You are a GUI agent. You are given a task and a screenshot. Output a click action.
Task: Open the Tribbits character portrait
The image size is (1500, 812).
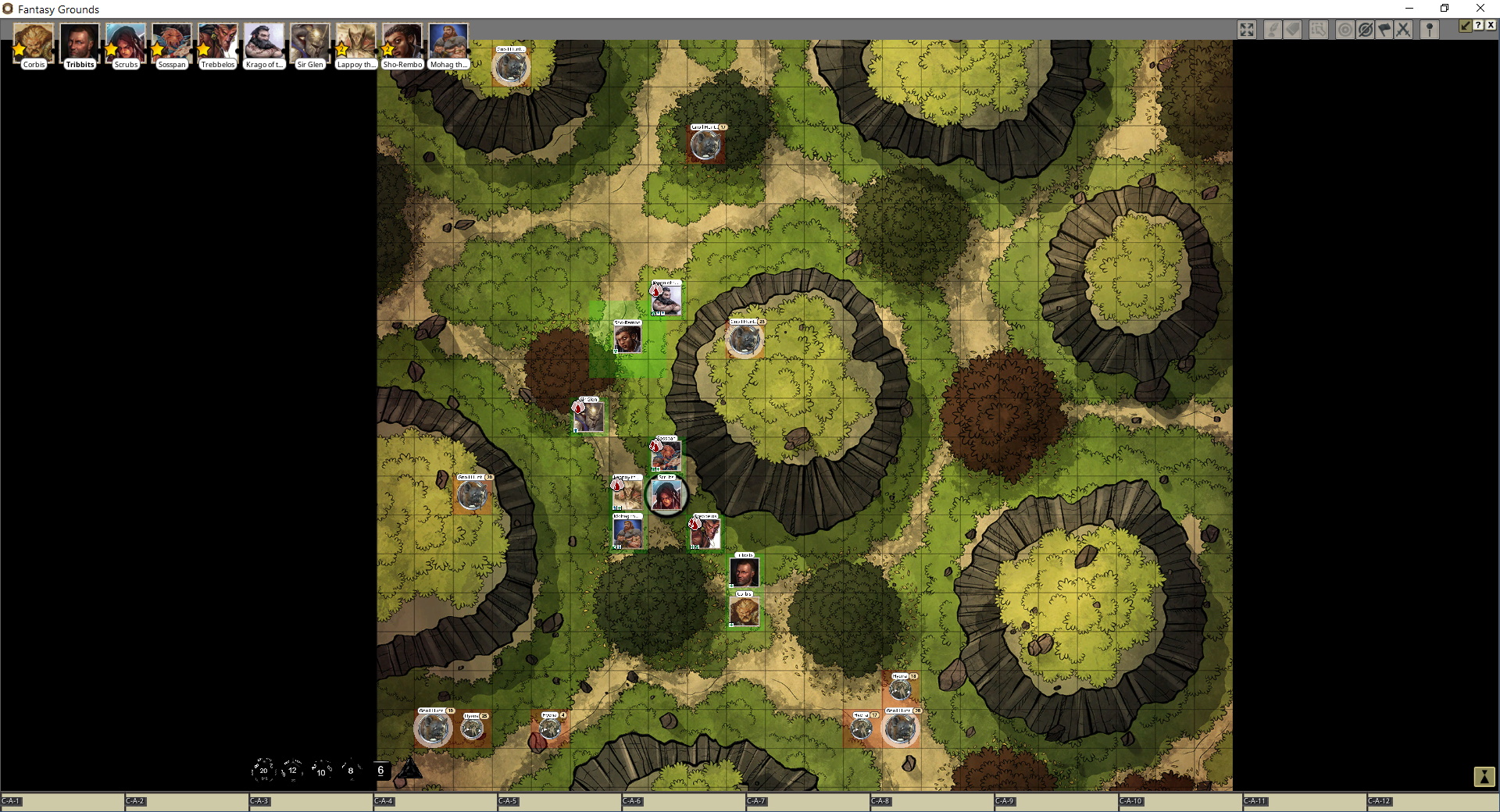pos(80,44)
